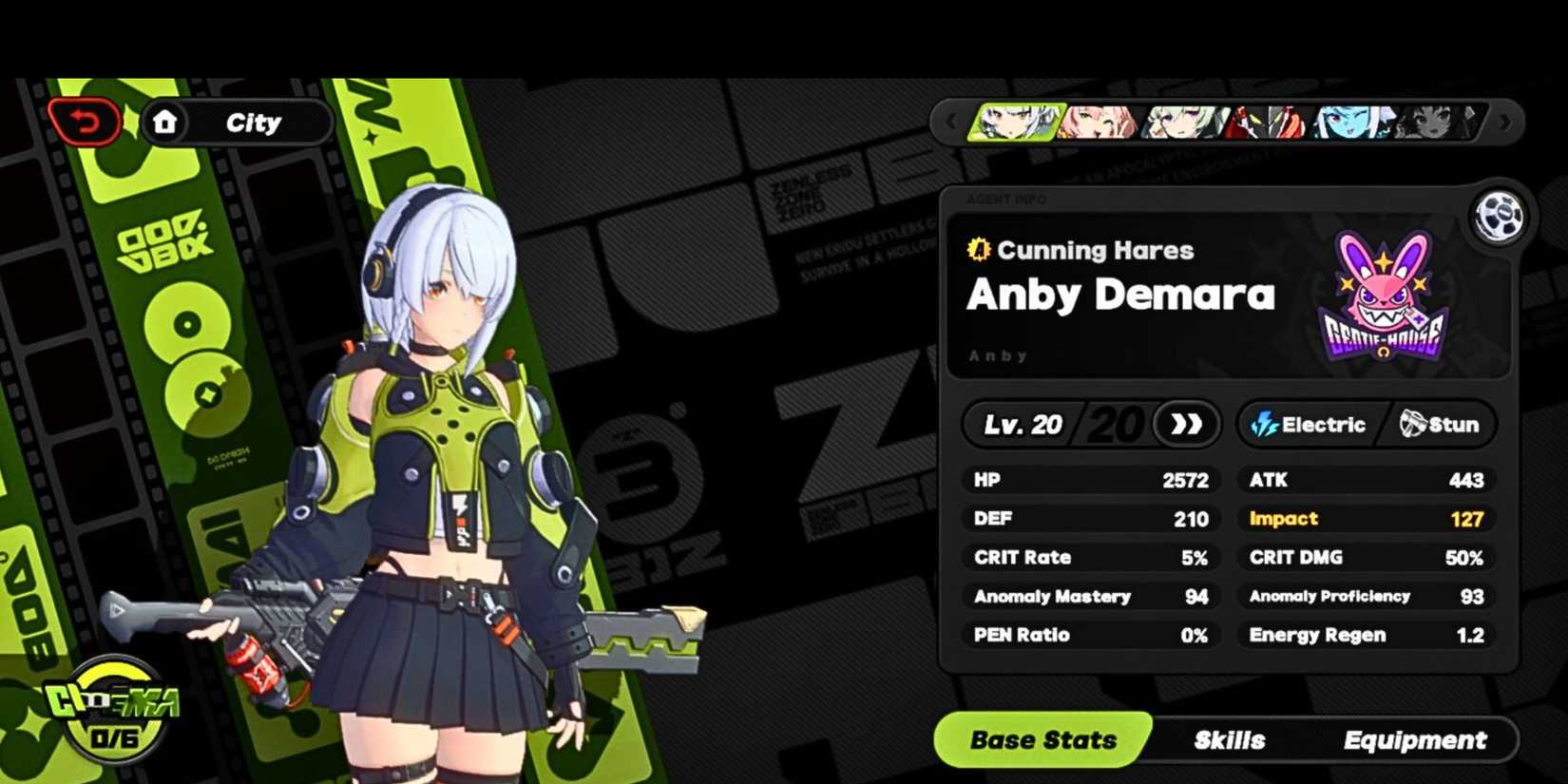Click the Lv. 20 level display

pos(1022,424)
